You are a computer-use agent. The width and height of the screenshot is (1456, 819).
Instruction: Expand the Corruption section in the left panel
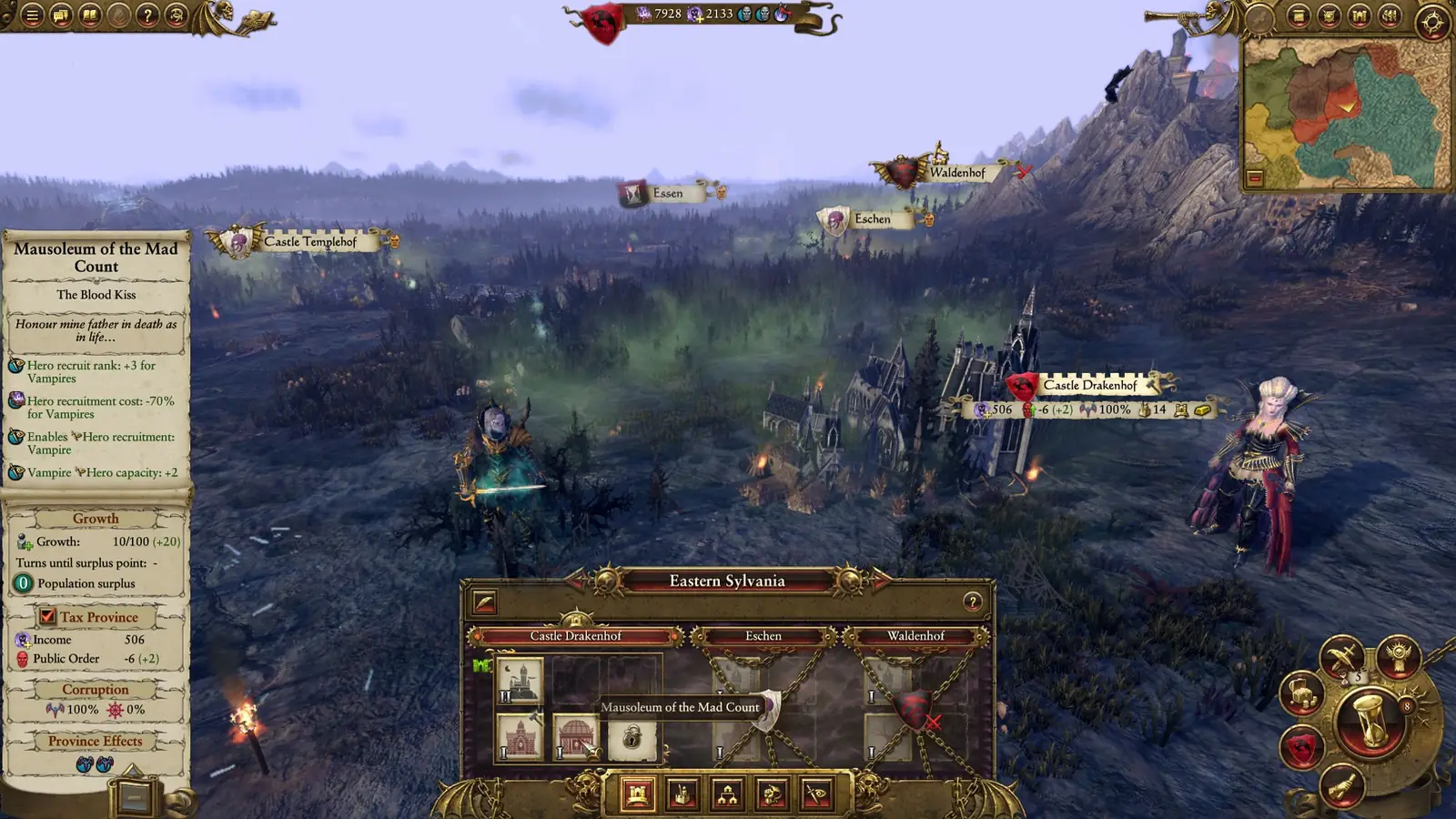pyautogui.click(x=96, y=690)
